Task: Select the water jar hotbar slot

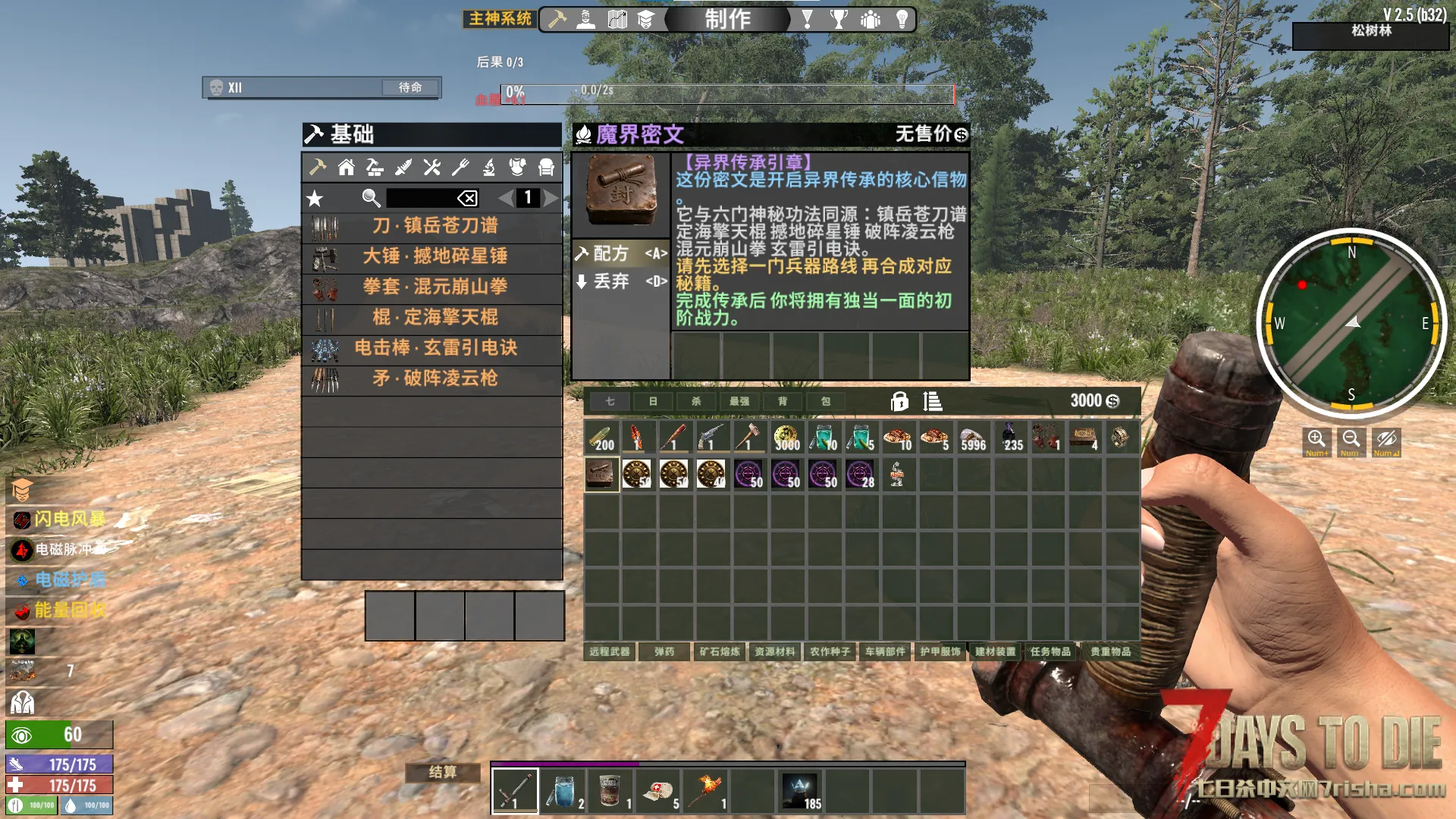Action: coord(563,790)
